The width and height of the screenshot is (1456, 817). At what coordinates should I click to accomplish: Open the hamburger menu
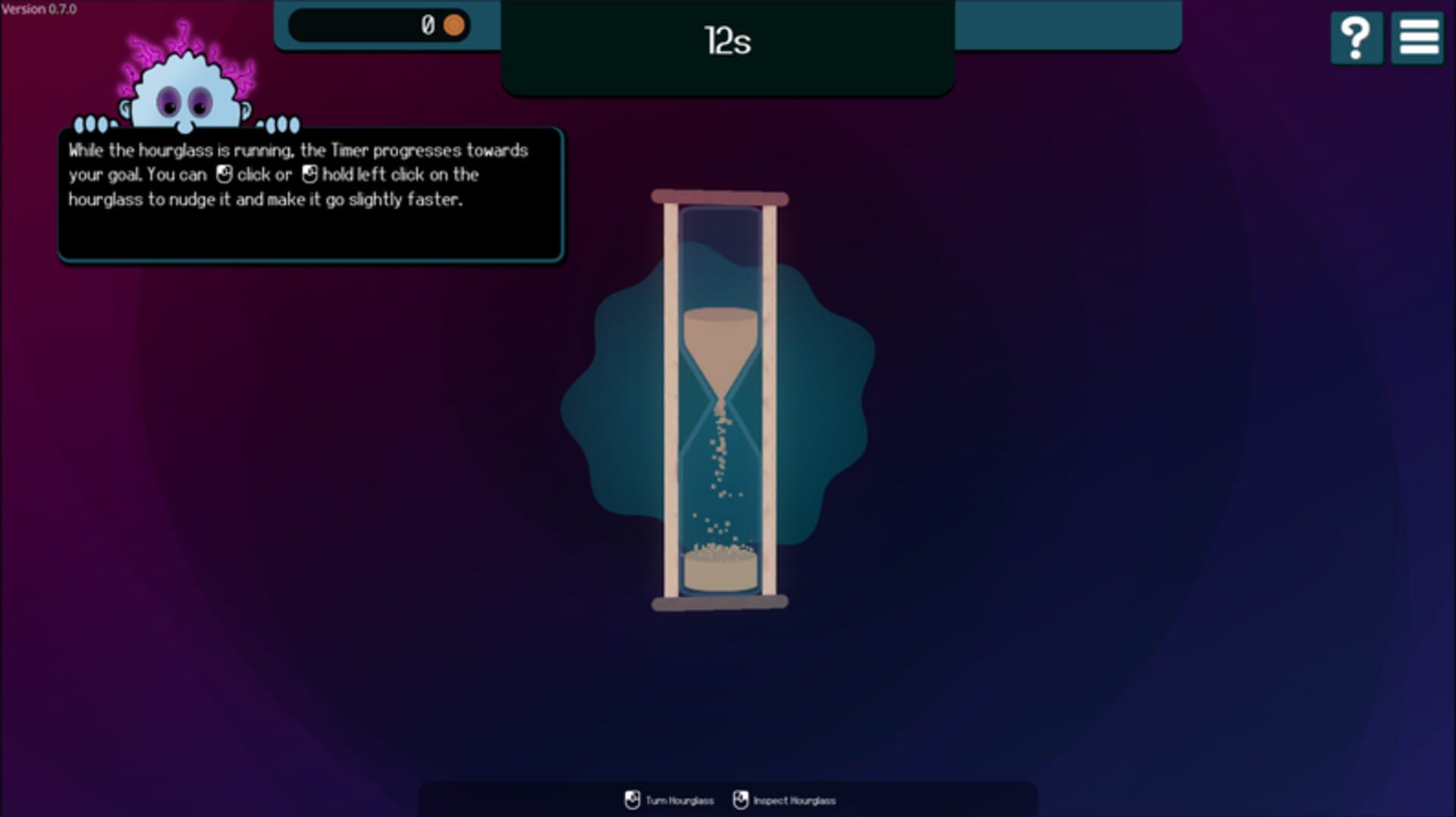point(1417,38)
